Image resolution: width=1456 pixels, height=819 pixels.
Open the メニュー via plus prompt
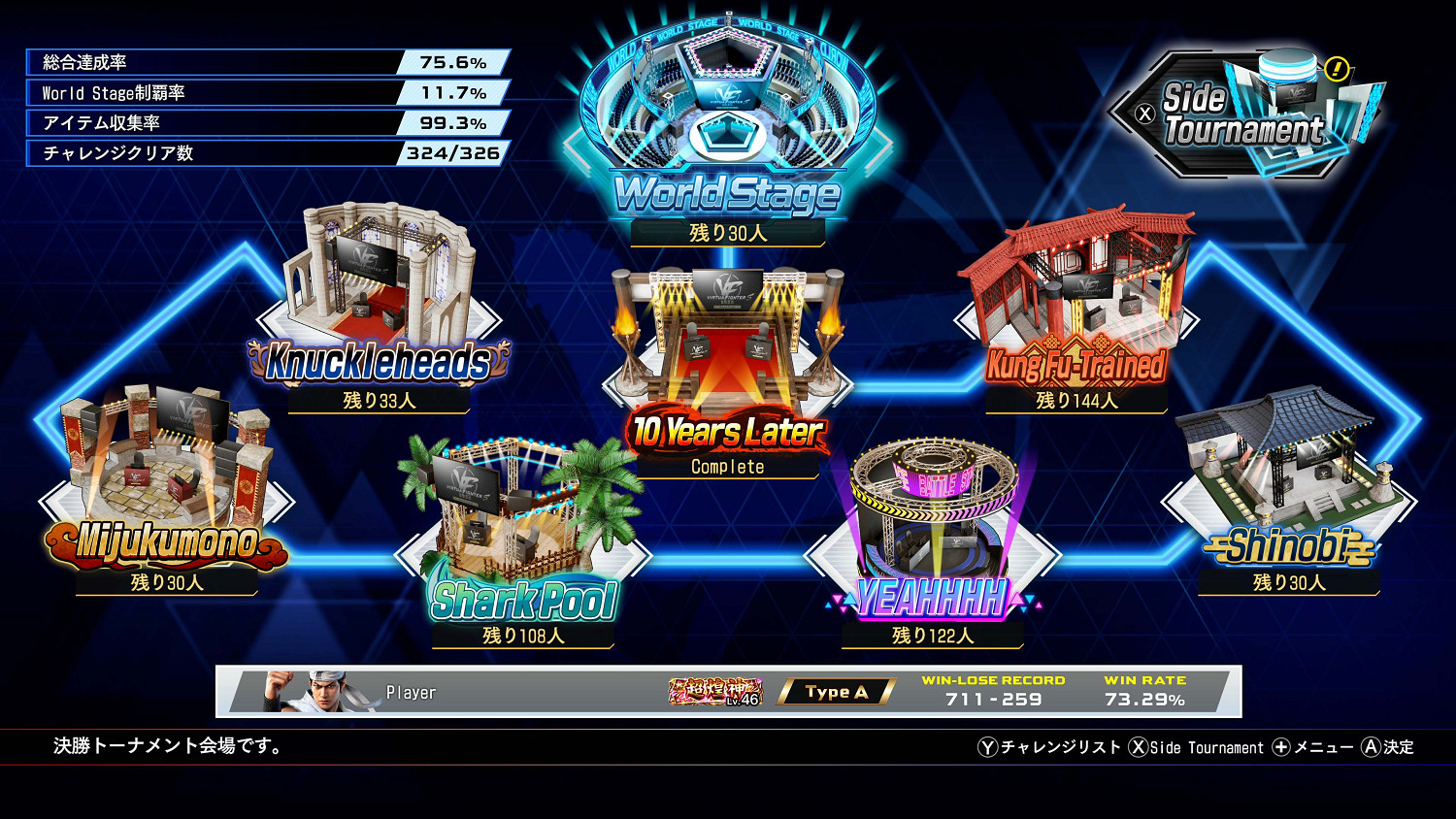1311,747
